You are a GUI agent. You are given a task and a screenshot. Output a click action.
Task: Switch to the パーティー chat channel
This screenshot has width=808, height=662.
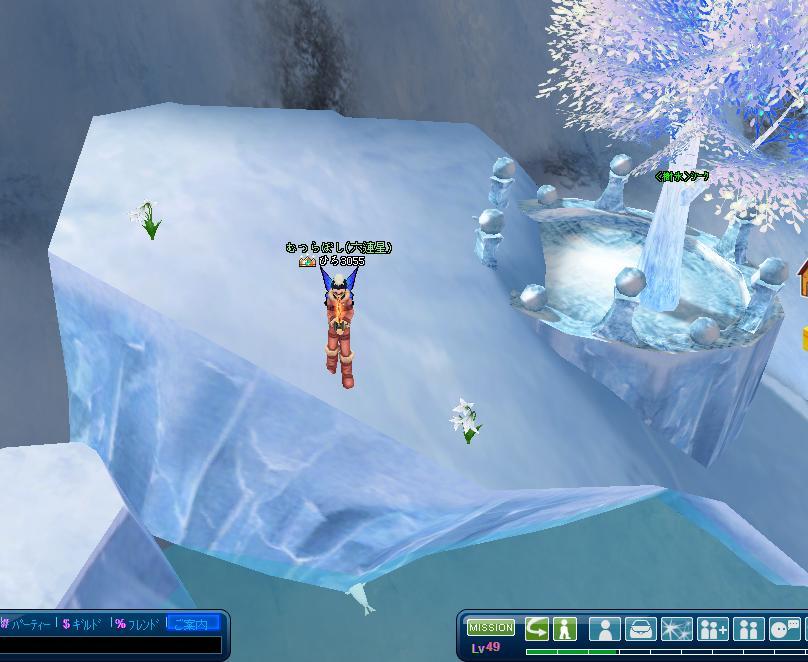pyautogui.click(x=27, y=624)
